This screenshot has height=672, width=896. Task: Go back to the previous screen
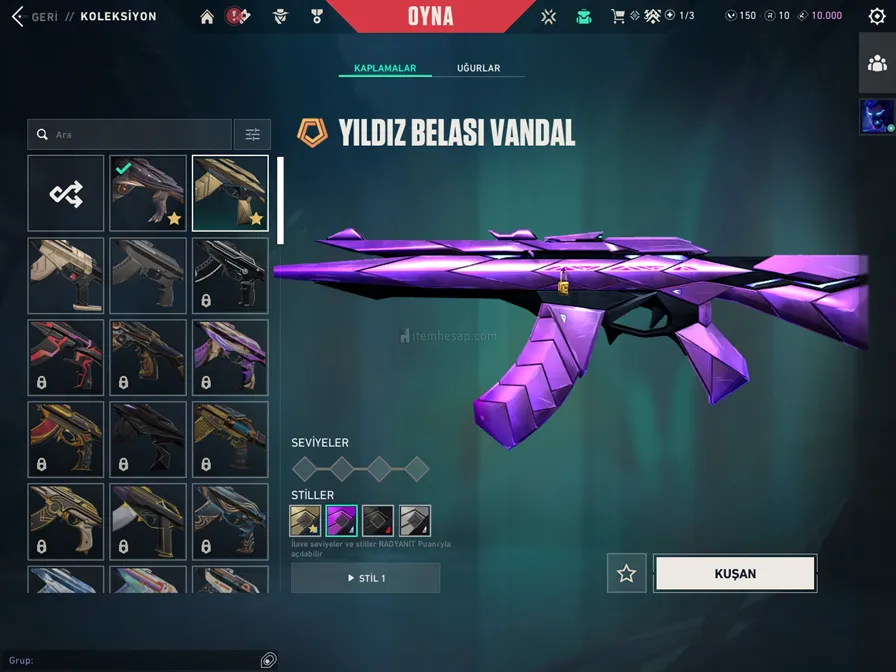pyautogui.click(x=17, y=16)
